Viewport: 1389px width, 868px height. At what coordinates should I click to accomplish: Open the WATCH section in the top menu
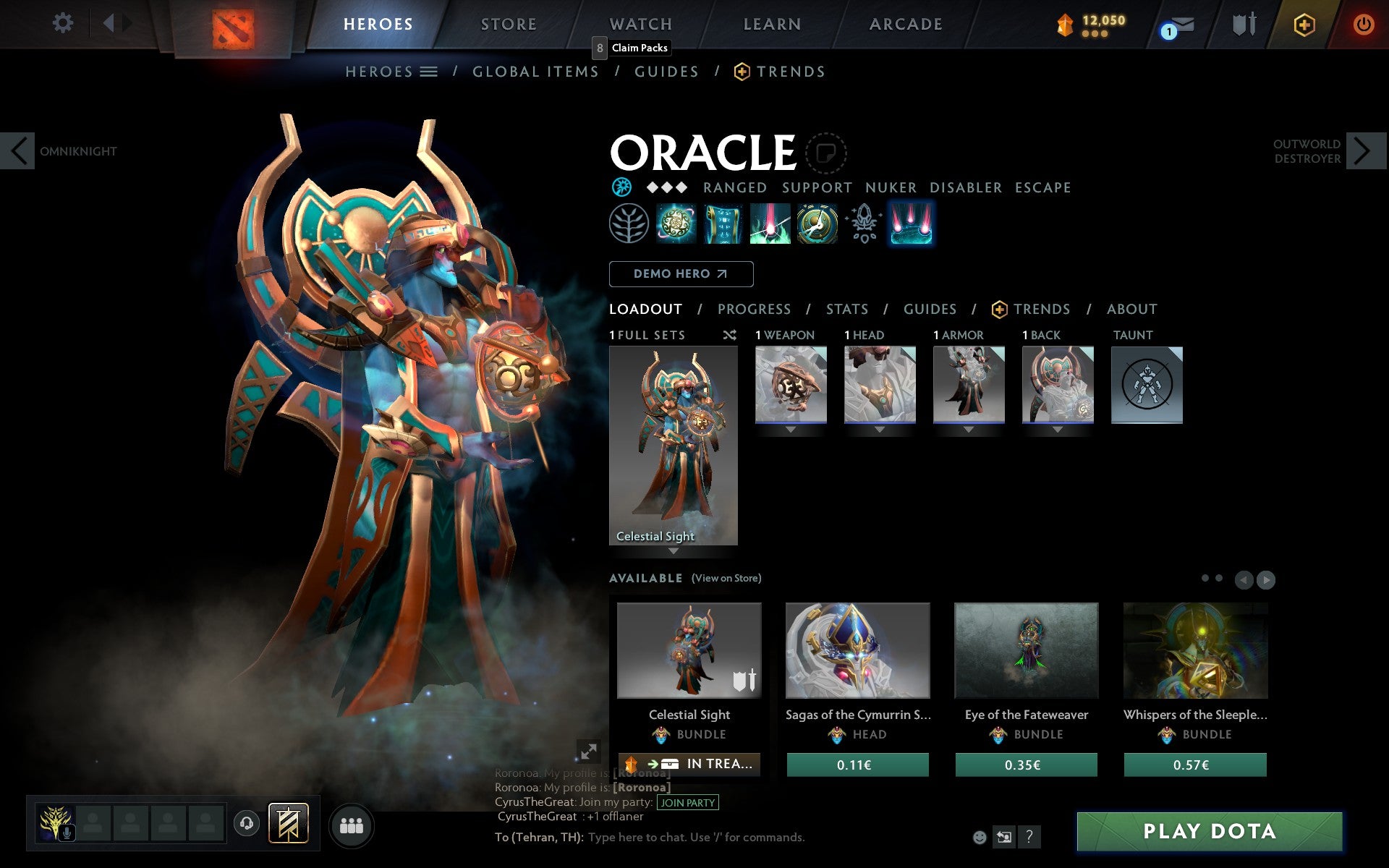[640, 23]
